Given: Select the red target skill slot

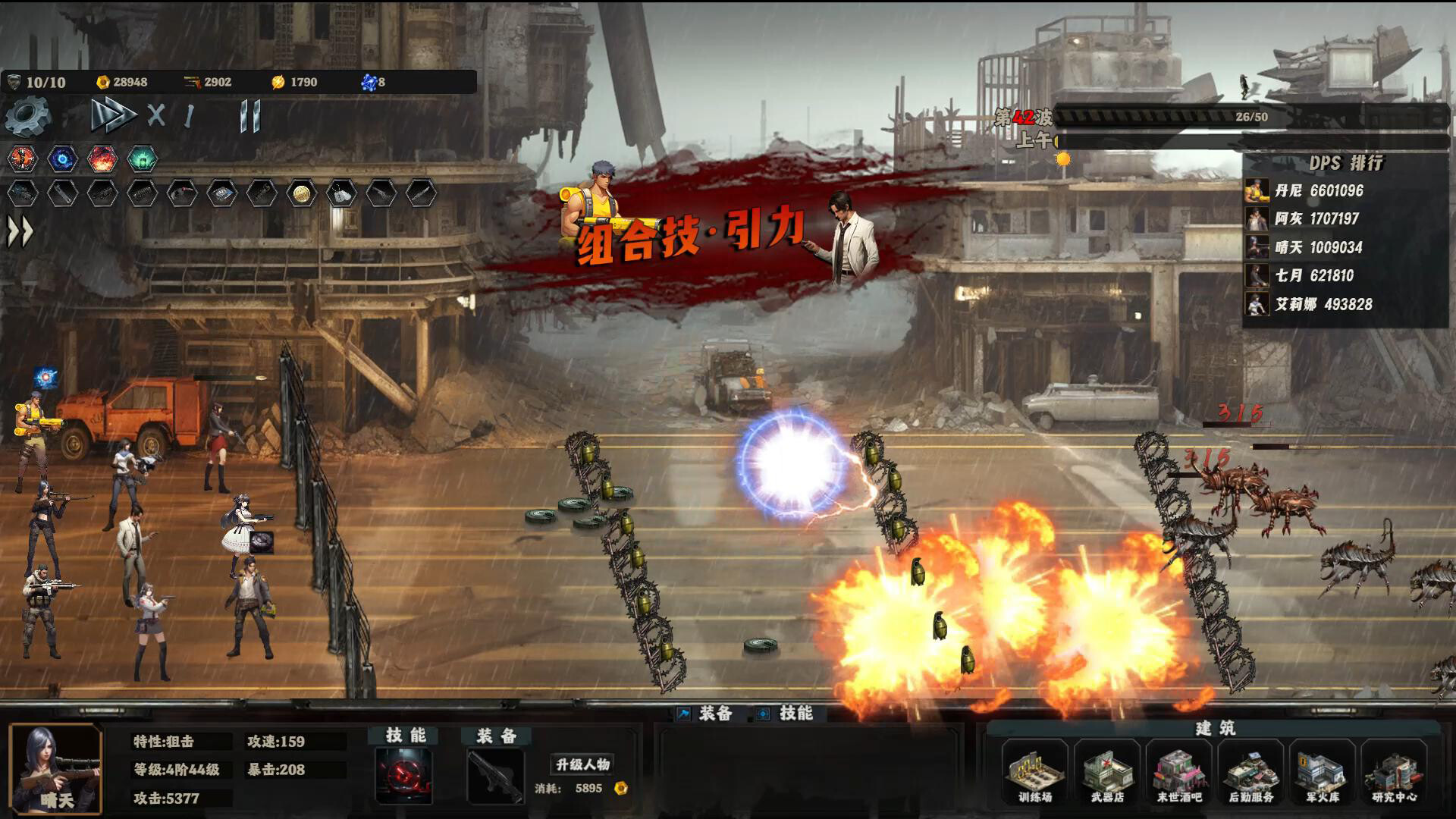Looking at the screenshot, I should tap(404, 775).
